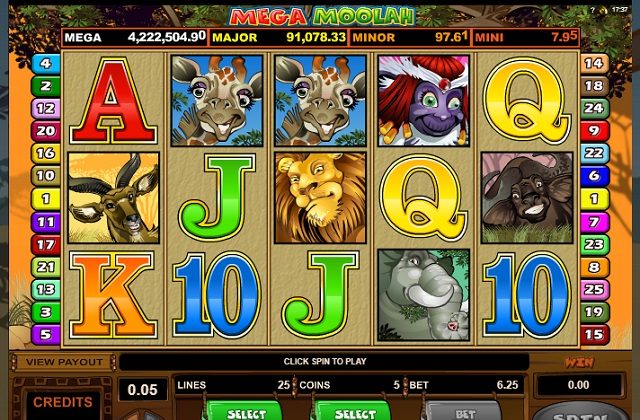Click payline marker number 12
Image resolution: width=640 pixels, height=420 pixels.
tap(46, 108)
